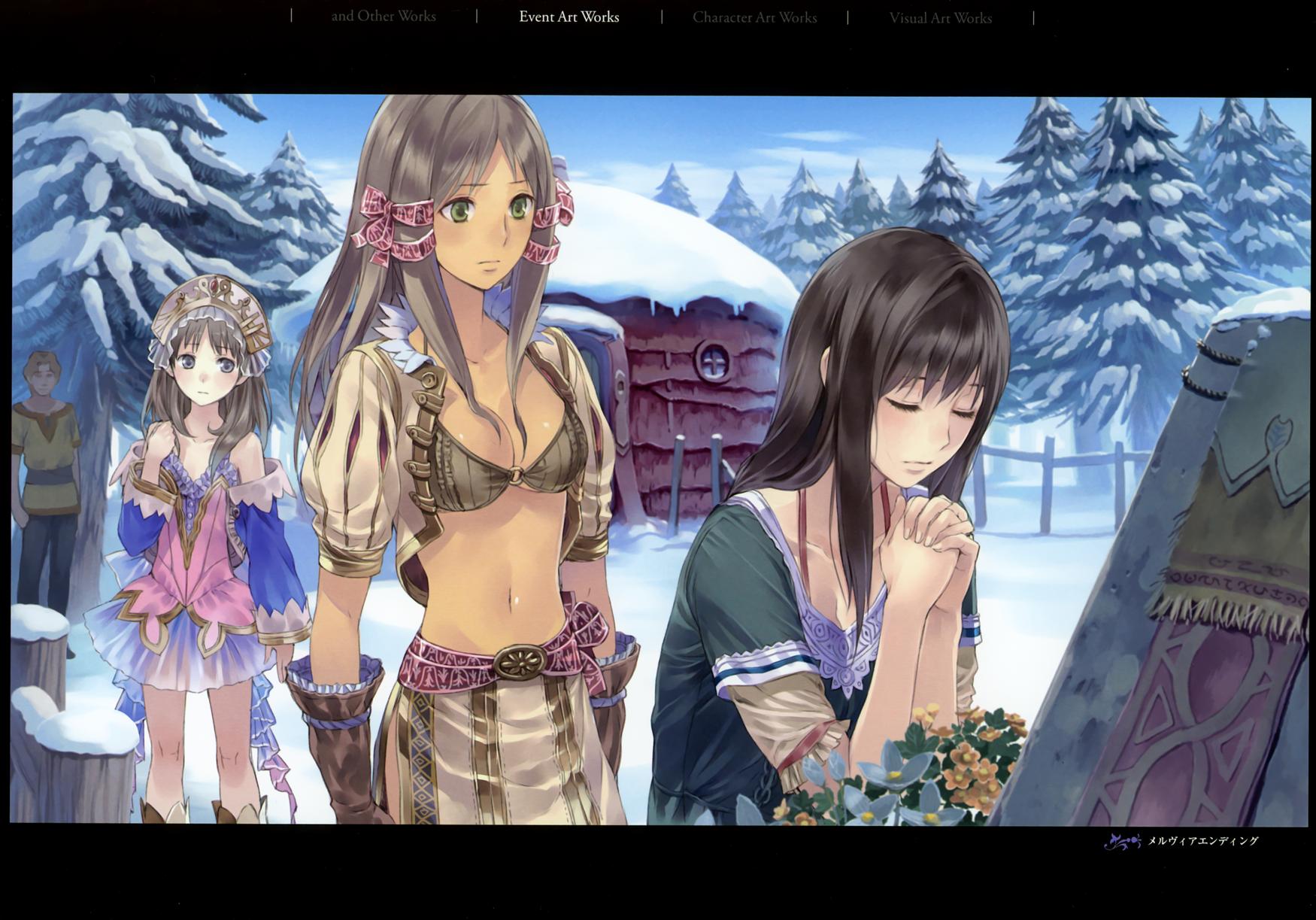Show the and Other Works tab

coord(384,17)
